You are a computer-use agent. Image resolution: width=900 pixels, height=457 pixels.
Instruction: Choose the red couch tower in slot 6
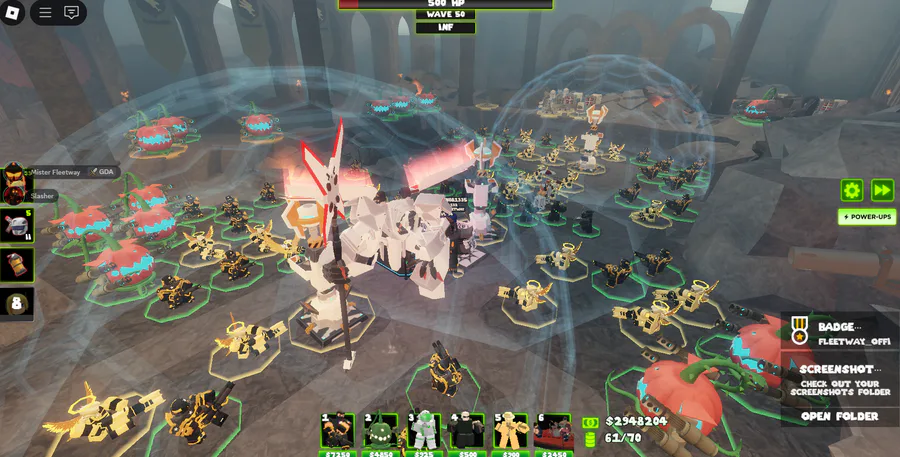(x=553, y=431)
